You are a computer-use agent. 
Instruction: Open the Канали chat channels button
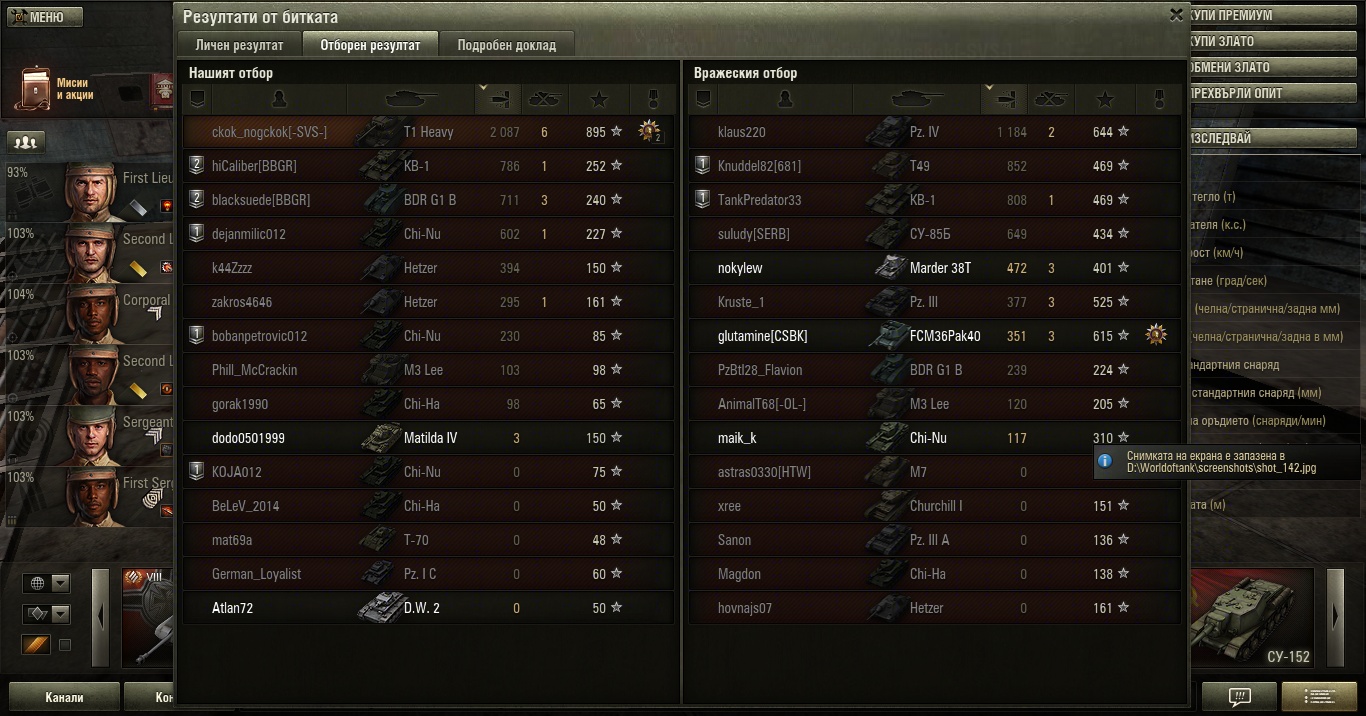[x=64, y=697]
